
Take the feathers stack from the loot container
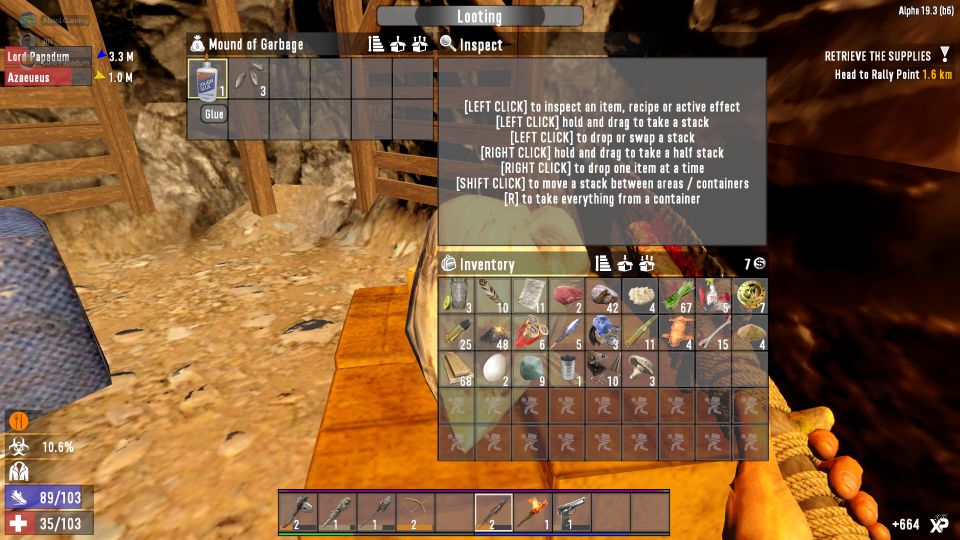(x=248, y=79)
